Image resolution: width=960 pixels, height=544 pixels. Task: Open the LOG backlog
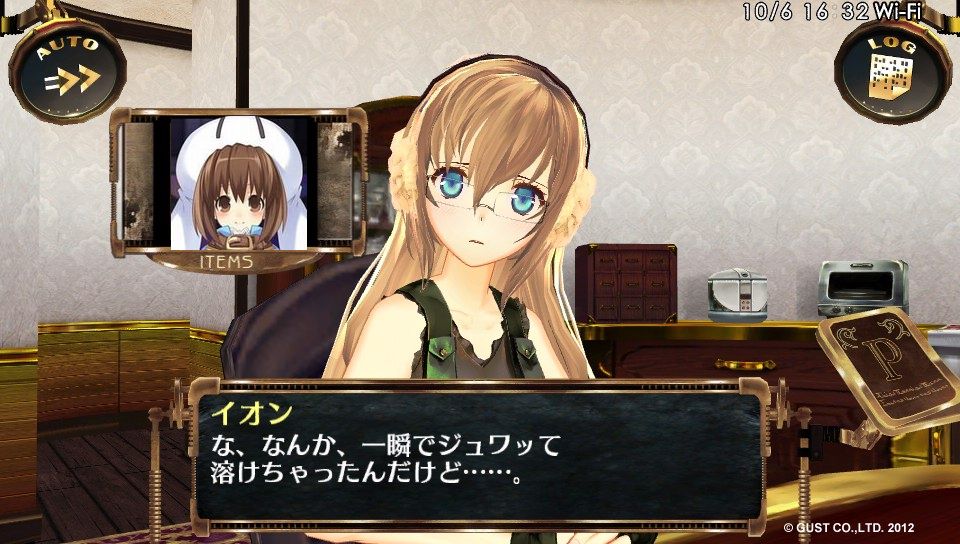tap(892, 70)
